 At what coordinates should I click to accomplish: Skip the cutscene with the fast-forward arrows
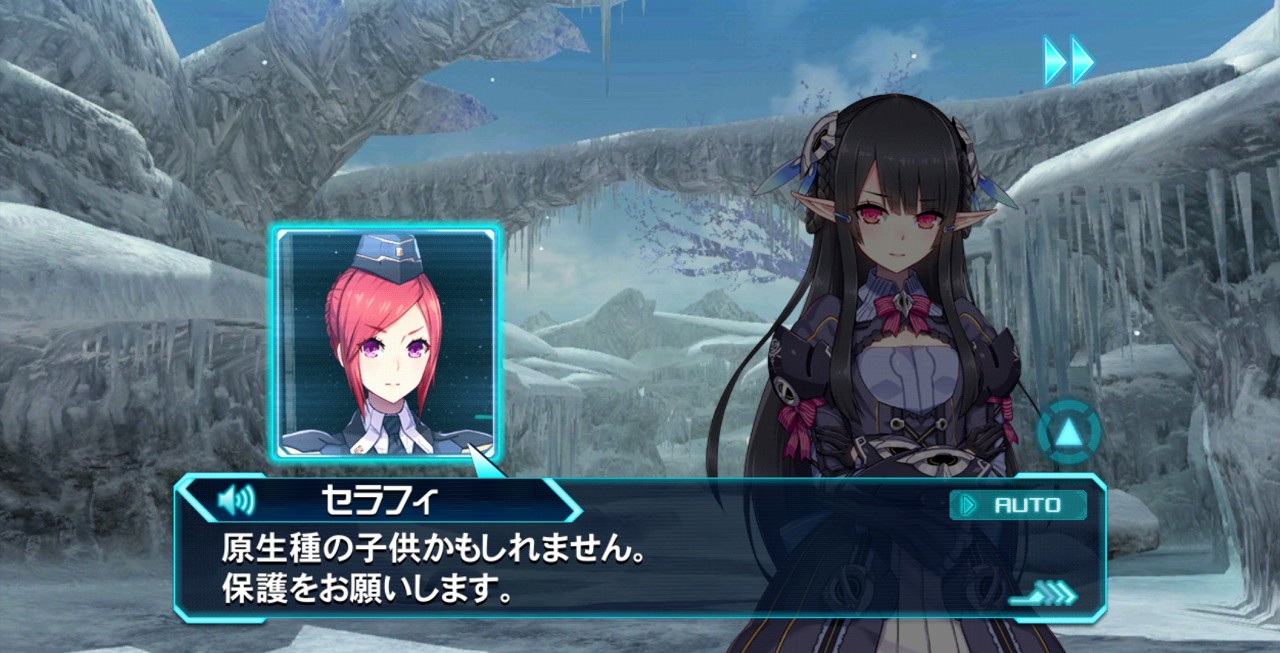pos(1068,61)
